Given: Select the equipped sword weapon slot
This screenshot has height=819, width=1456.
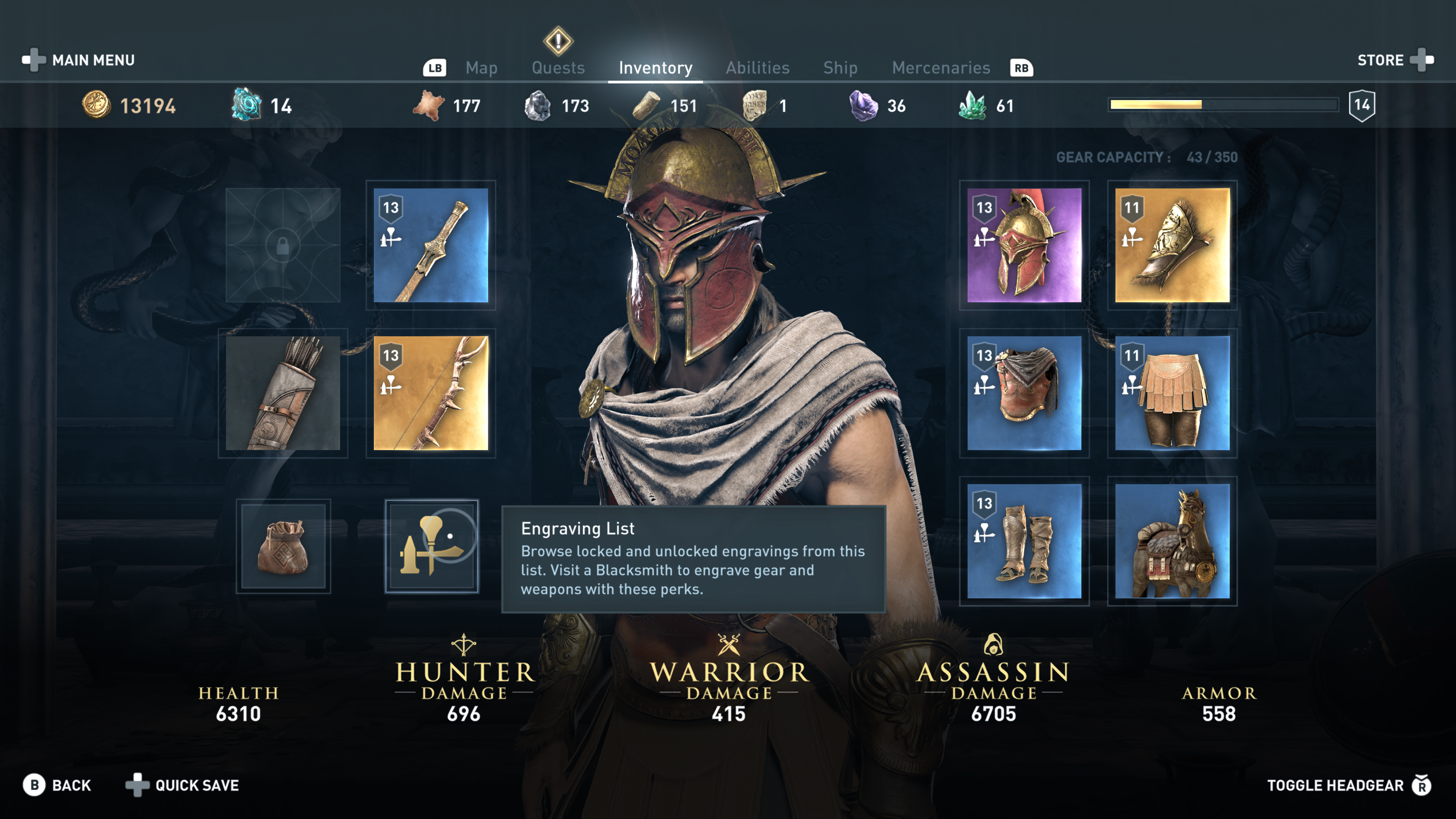Looking at the screenshot, I should (x=431, y=245).
